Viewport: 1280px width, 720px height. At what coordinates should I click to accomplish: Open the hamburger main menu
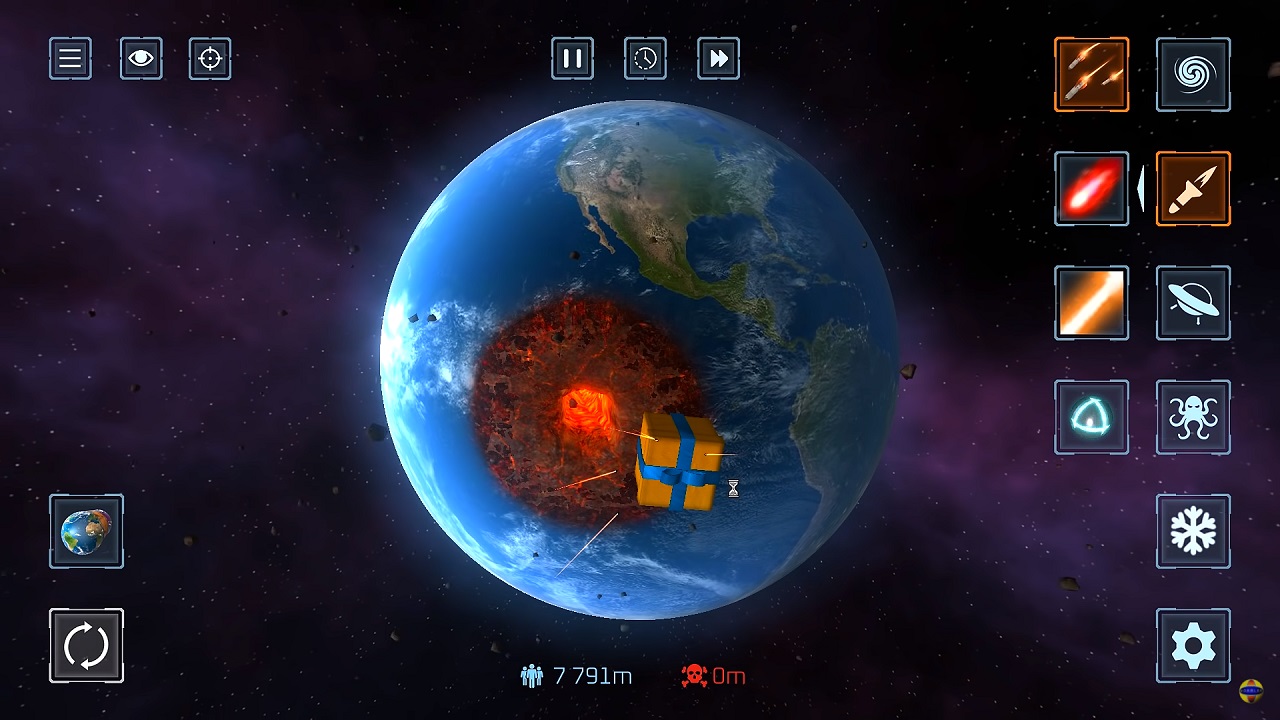[x=70, y=59]
